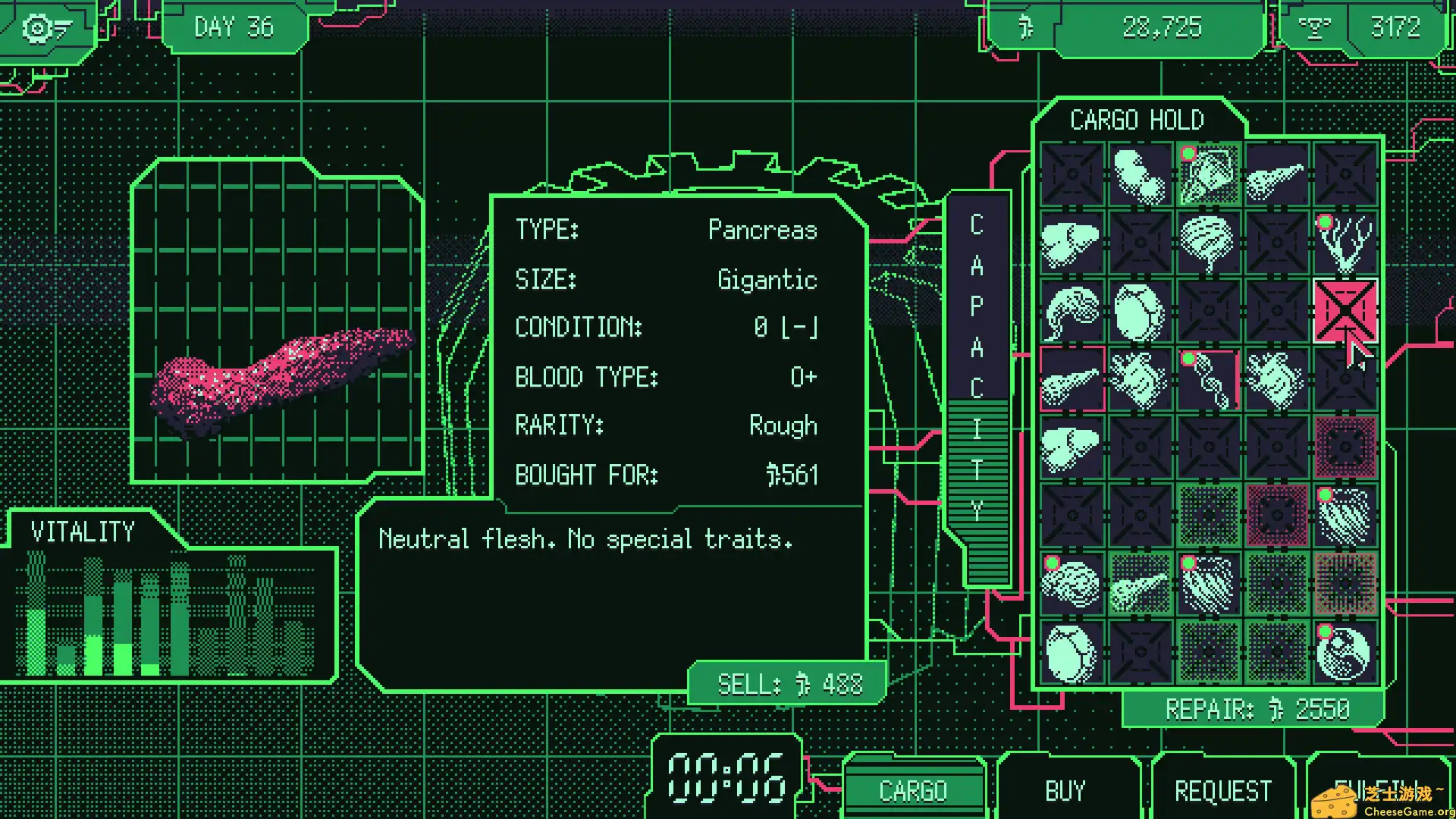The width and height of the screenshot is (1456, 819).
Task: Select the brain organ in the cargo hold
Action: pyautogui.click(x=1208, y=243)
